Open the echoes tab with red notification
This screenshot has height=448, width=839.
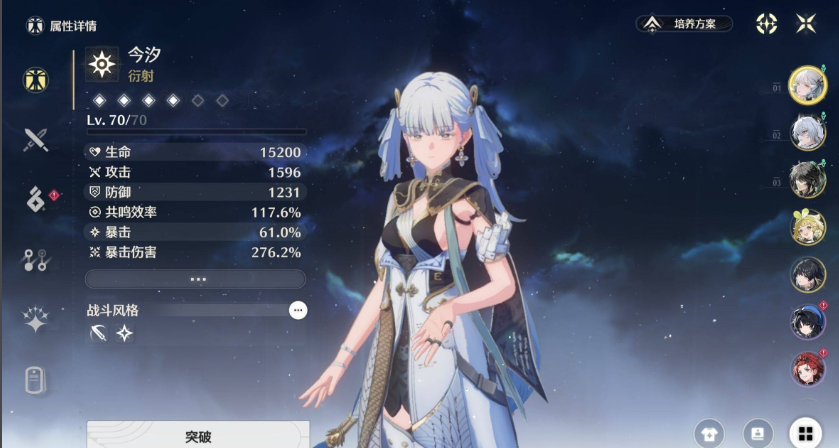[x=36, y=199]
